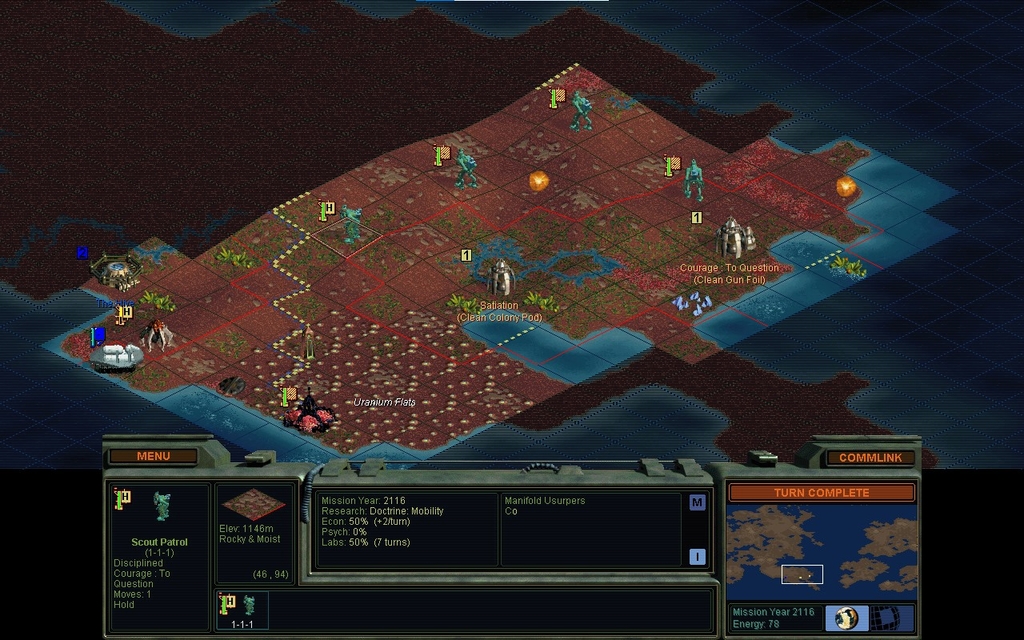Image resolution: width=1024 pixels, height=640 pixels.
Task: Open the COMMLINK panel
Action: click(870, 457)
